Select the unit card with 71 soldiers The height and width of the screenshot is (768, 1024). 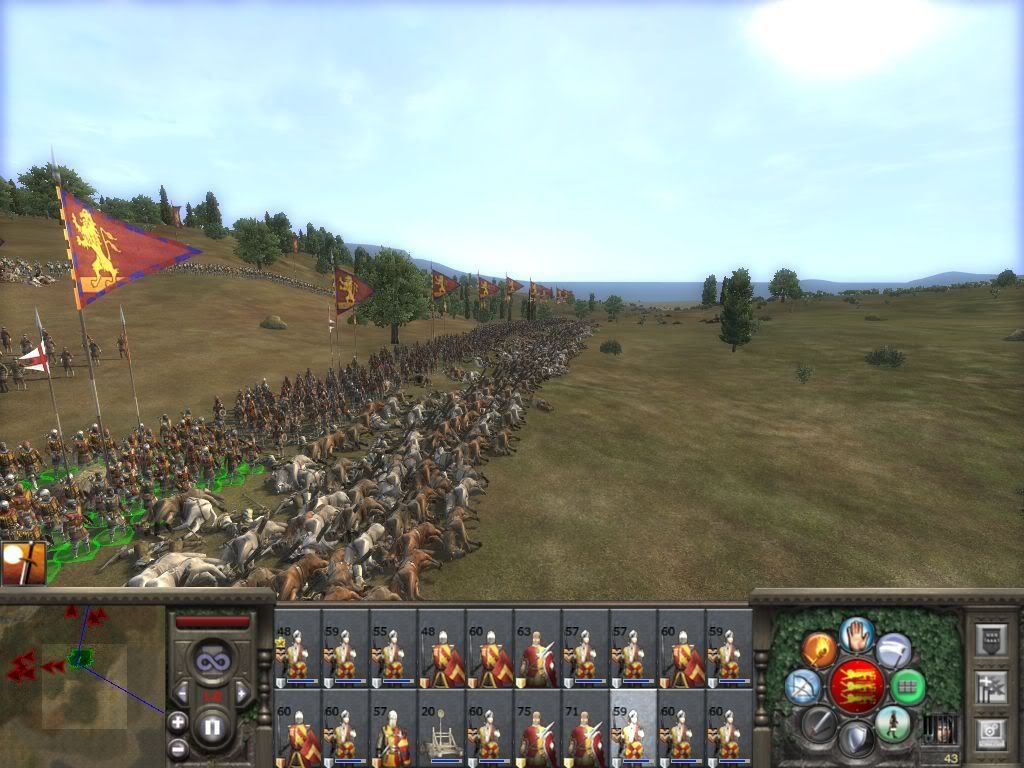click(585, 729)
